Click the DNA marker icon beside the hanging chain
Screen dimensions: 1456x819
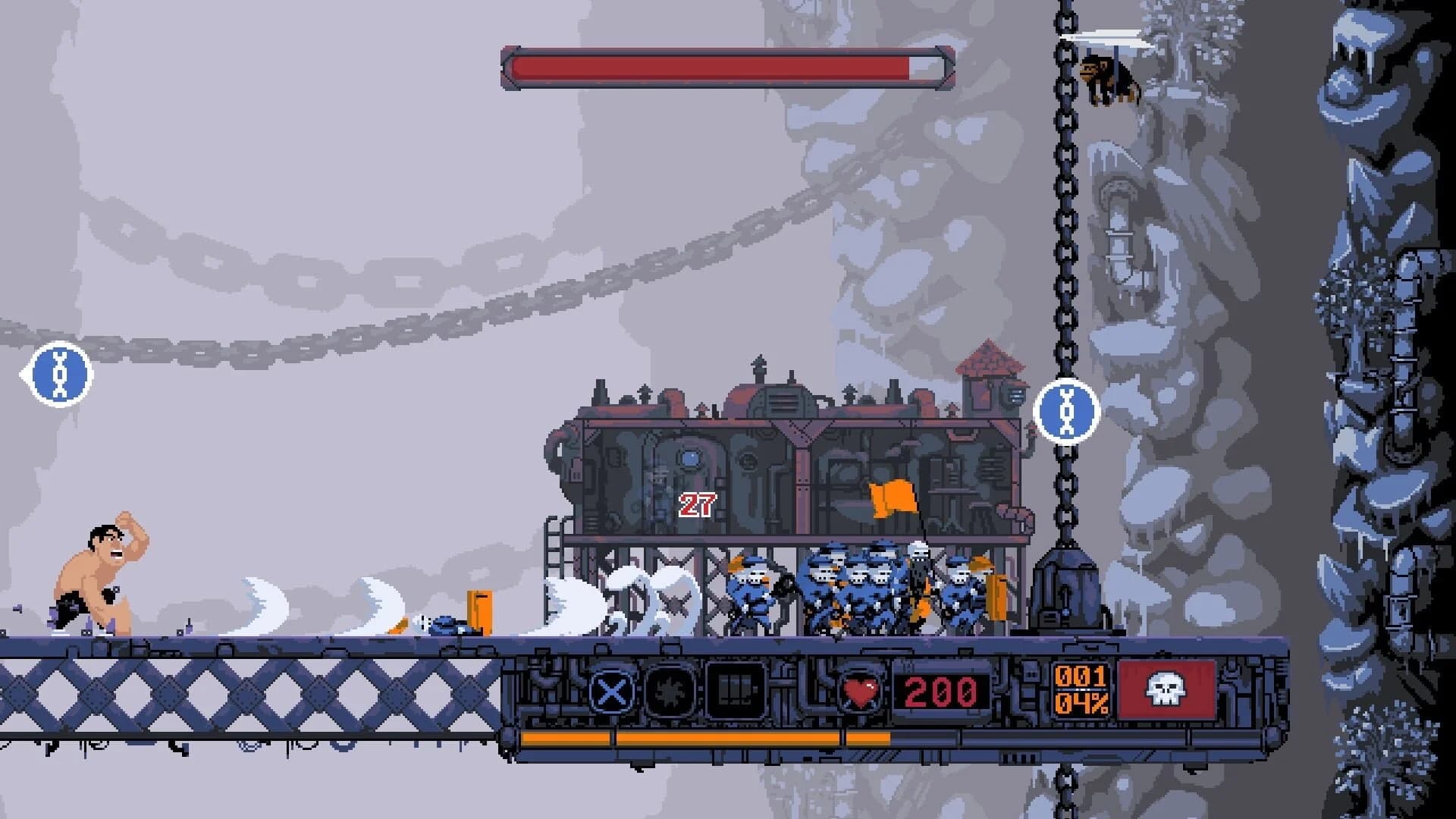[x=1065, y=413]
